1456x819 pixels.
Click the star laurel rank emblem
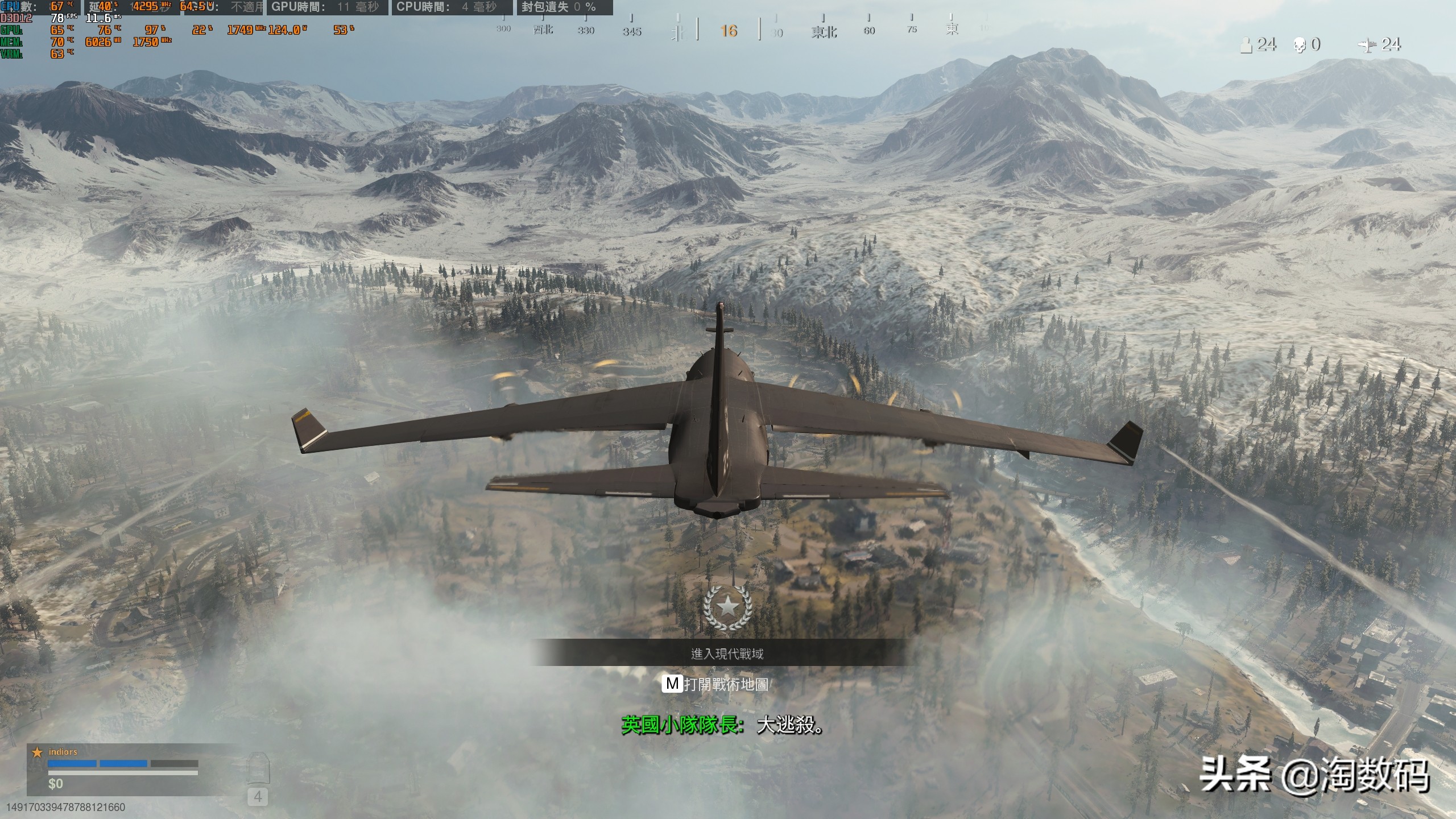[x=727, y=607]
